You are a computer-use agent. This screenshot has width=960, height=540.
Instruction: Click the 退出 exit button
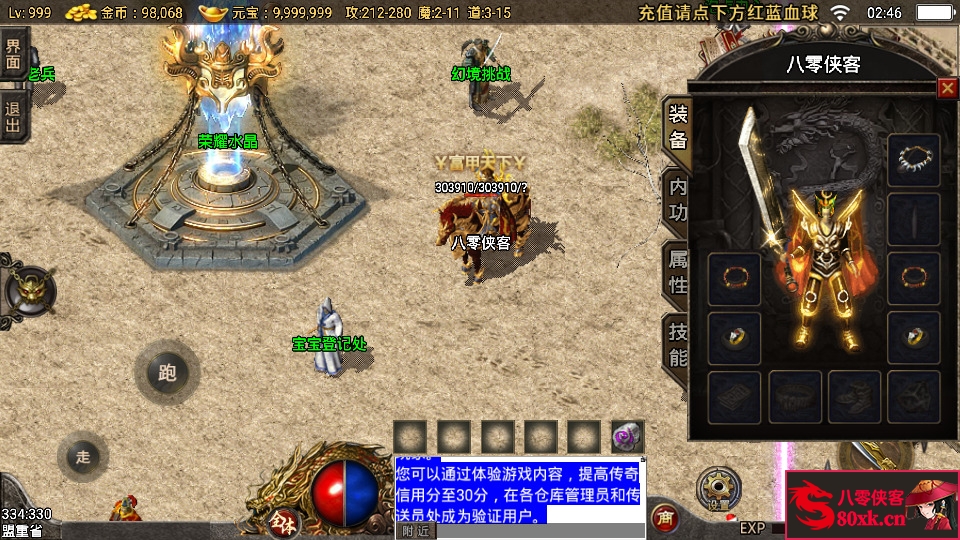pos(13,117)
